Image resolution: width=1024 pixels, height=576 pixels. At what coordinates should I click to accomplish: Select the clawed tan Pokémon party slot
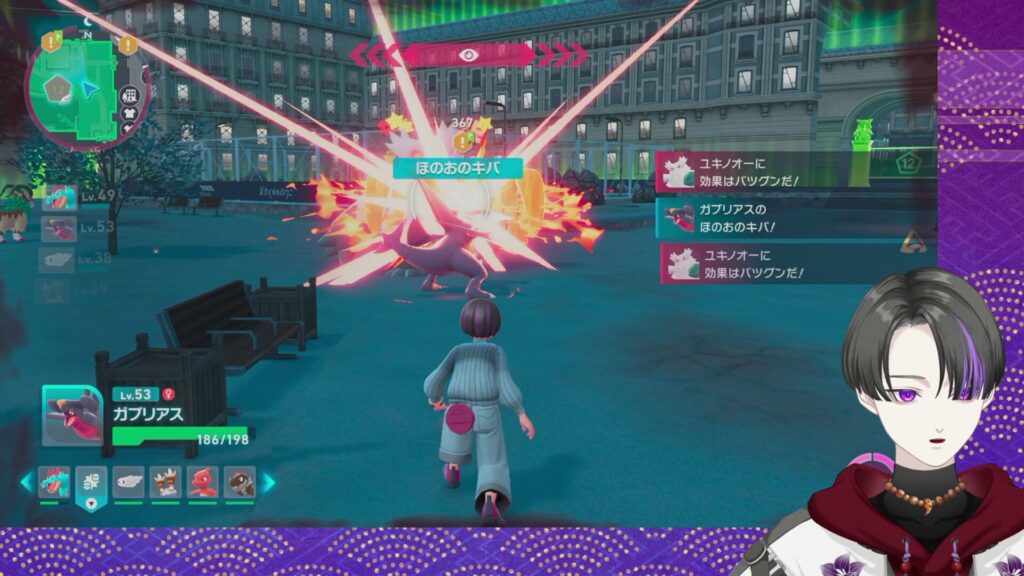166,482
